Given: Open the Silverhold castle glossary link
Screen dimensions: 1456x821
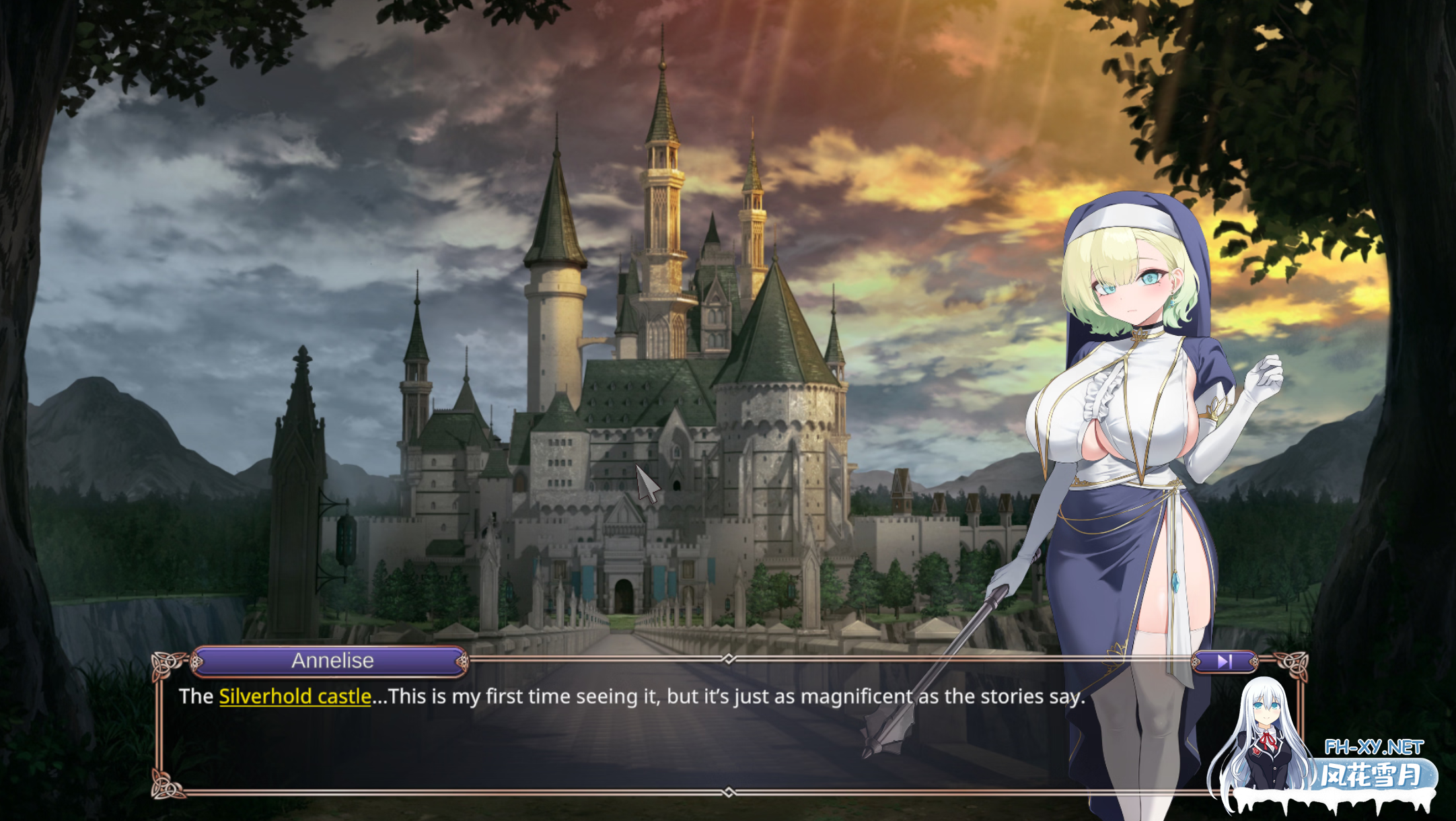Looking at the screenshot, I should click(x=293, y=697).
